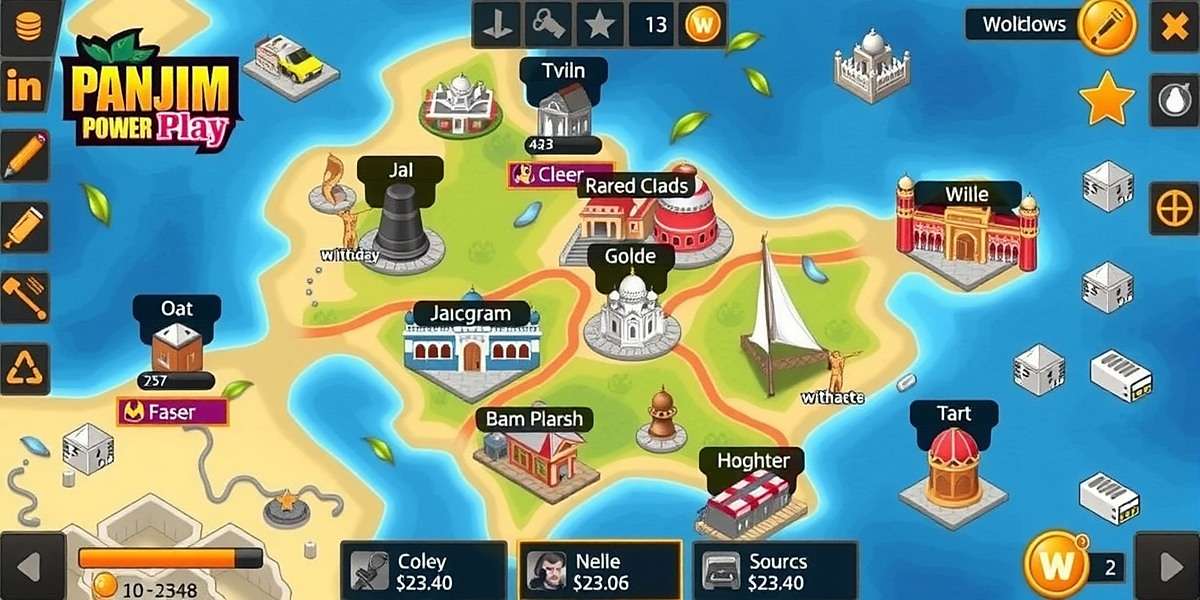Viewport: 1200px width, 600px height.
Task: Open the large orange star favorites icon
Action: 1107,99
